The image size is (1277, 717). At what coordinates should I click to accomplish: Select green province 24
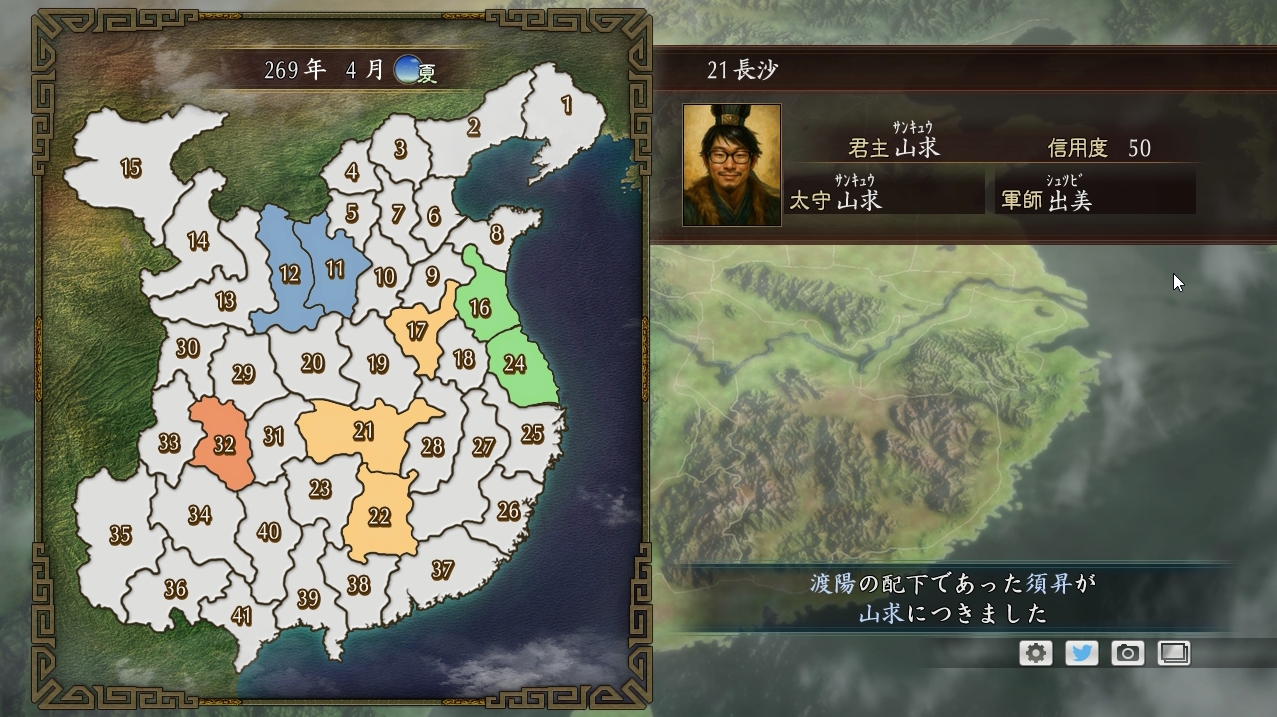515,363
